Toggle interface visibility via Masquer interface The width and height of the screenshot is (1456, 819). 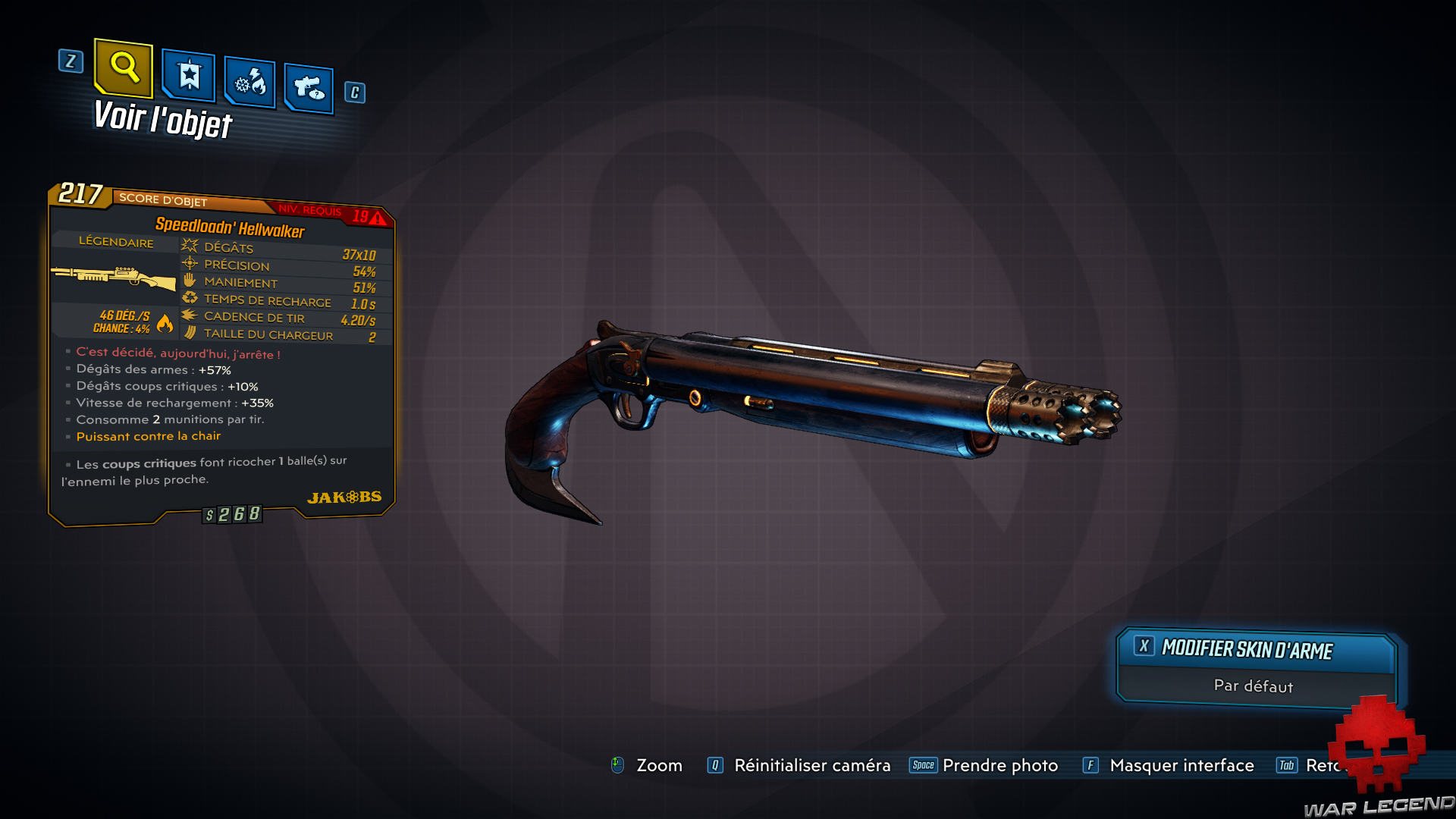pyautogui.click(x=1181, y=765)
